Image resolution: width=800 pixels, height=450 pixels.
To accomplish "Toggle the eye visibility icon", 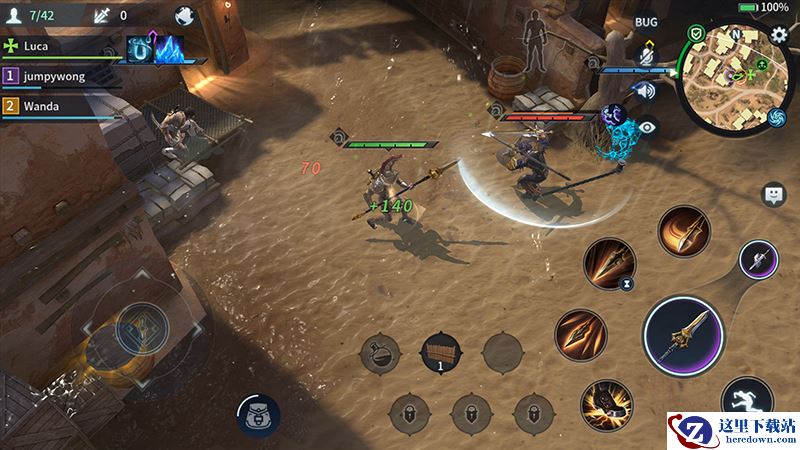I will [x=647, y=127].
